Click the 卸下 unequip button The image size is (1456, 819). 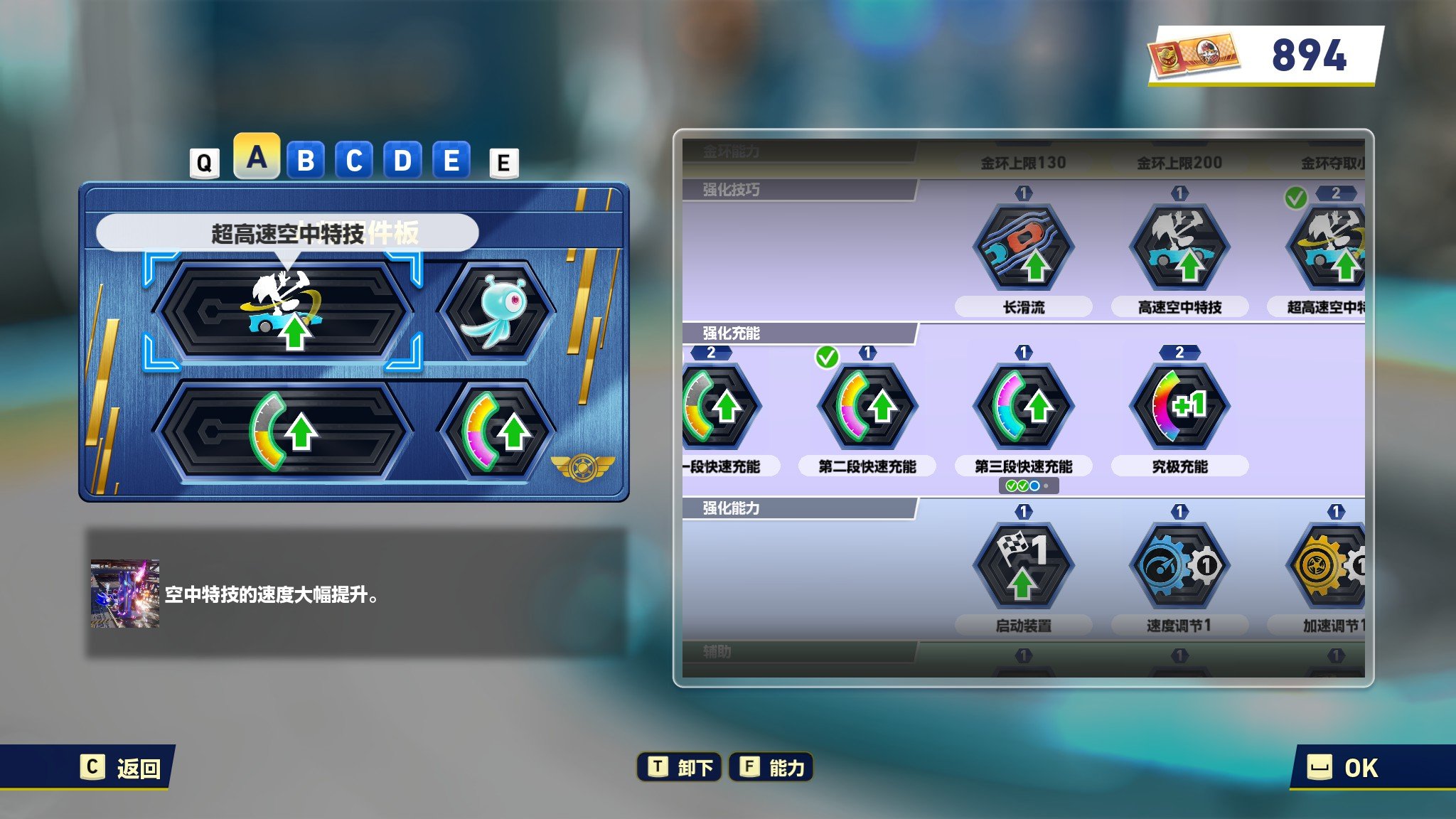(x=680, y=768)
